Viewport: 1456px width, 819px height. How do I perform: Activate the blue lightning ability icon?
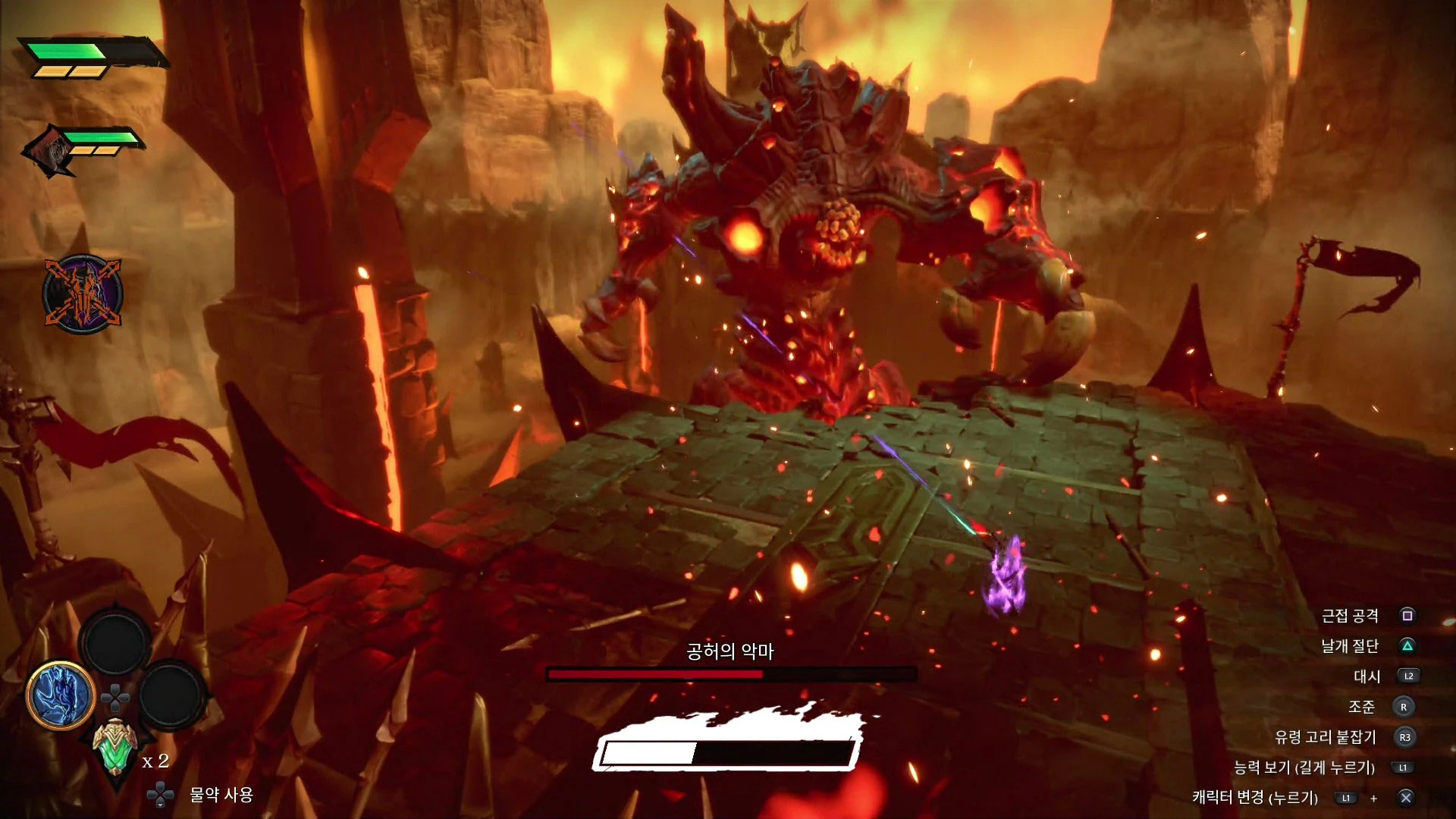pyautogui.click(x=61, y=695)
